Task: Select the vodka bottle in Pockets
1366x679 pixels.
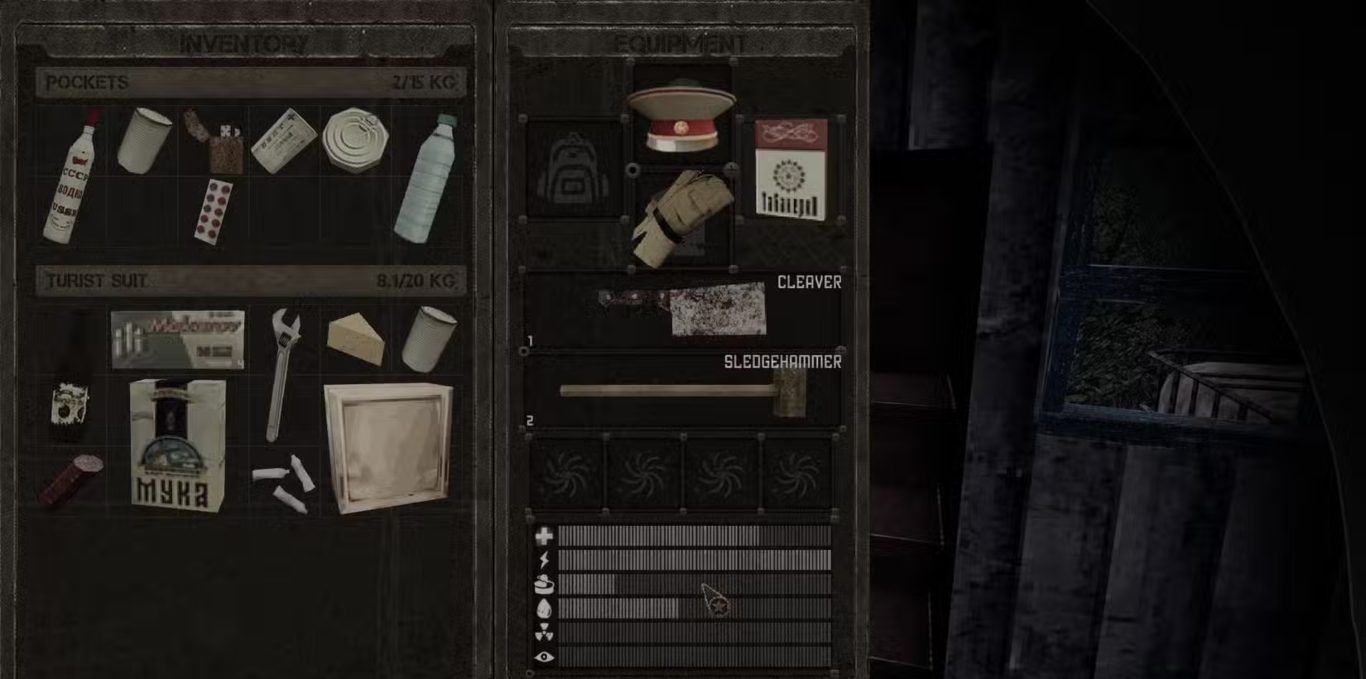Action: point(70,178)
